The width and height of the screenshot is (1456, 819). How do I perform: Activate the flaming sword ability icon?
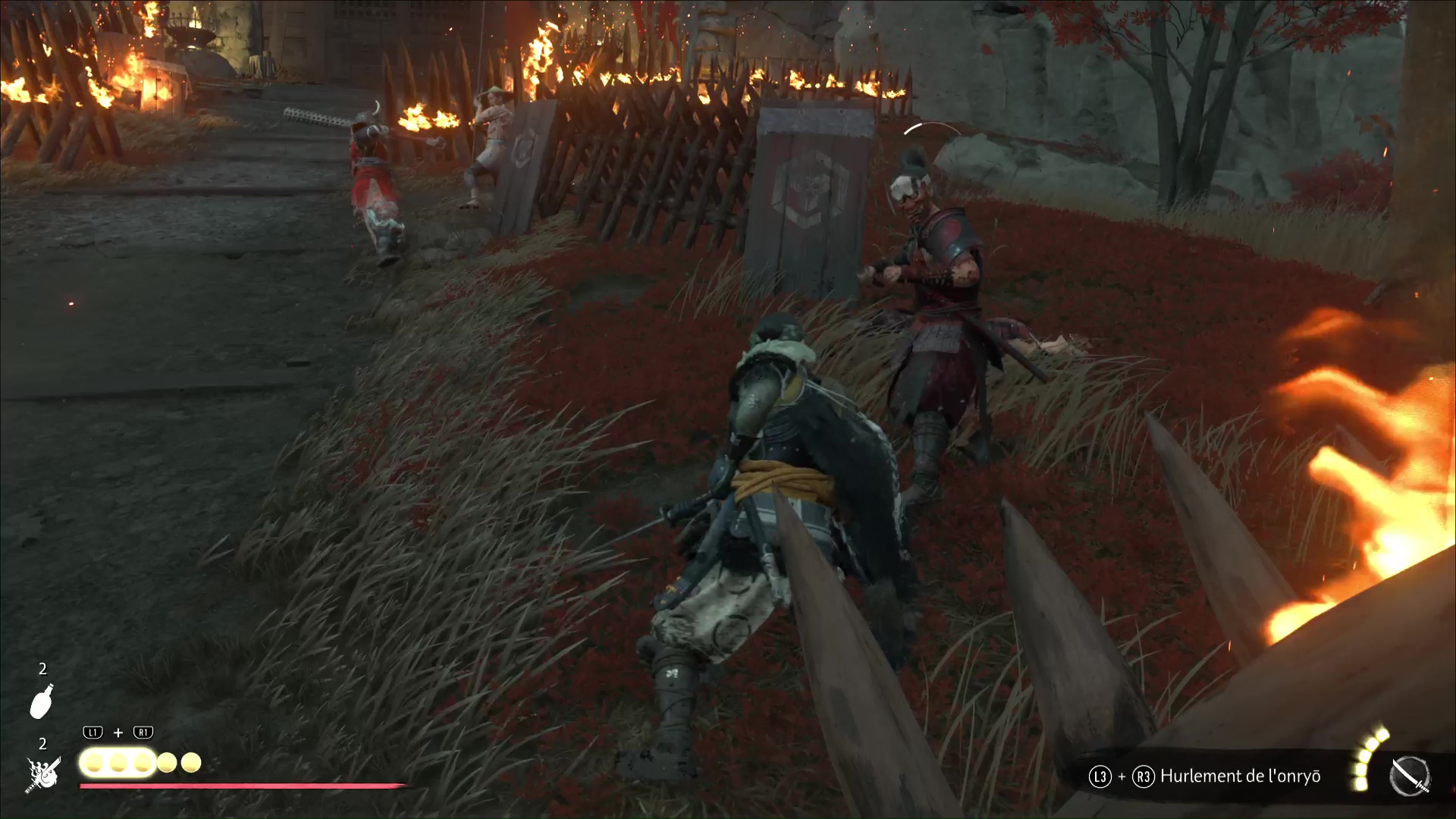coord(42,775)
